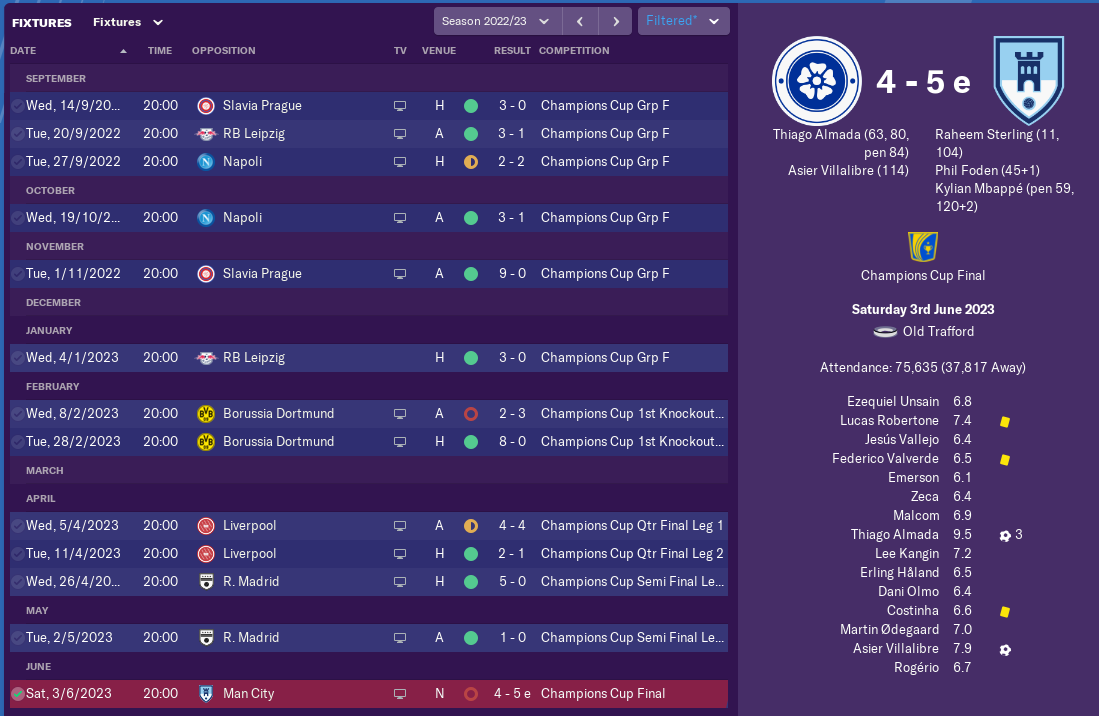Select the 5 - 0 R. Madrid semi final
The height and width of the screenshot is (716, 1099).
coord(368,581)
